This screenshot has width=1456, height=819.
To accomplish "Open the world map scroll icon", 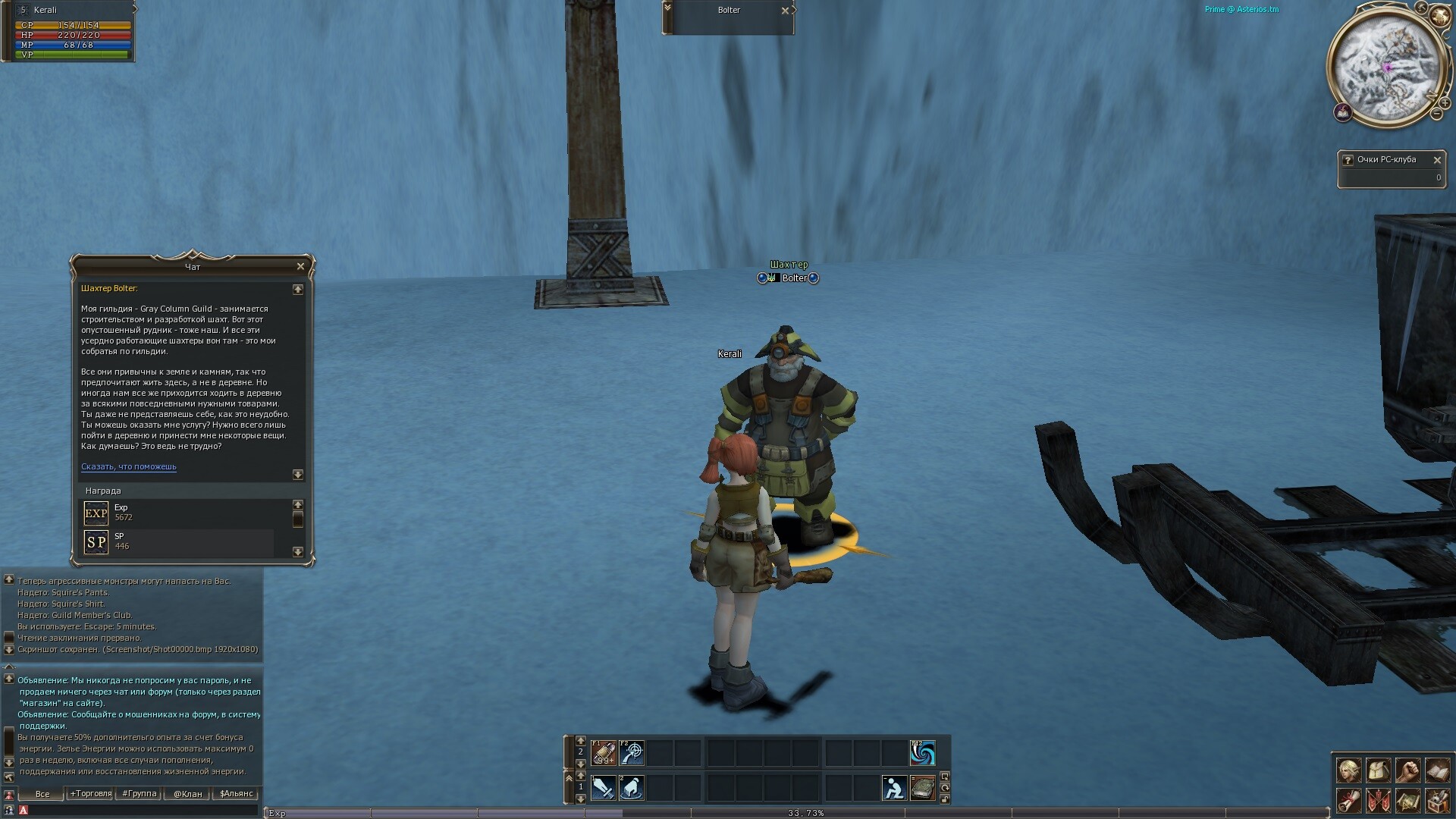I will click(x=1407, y=801).
